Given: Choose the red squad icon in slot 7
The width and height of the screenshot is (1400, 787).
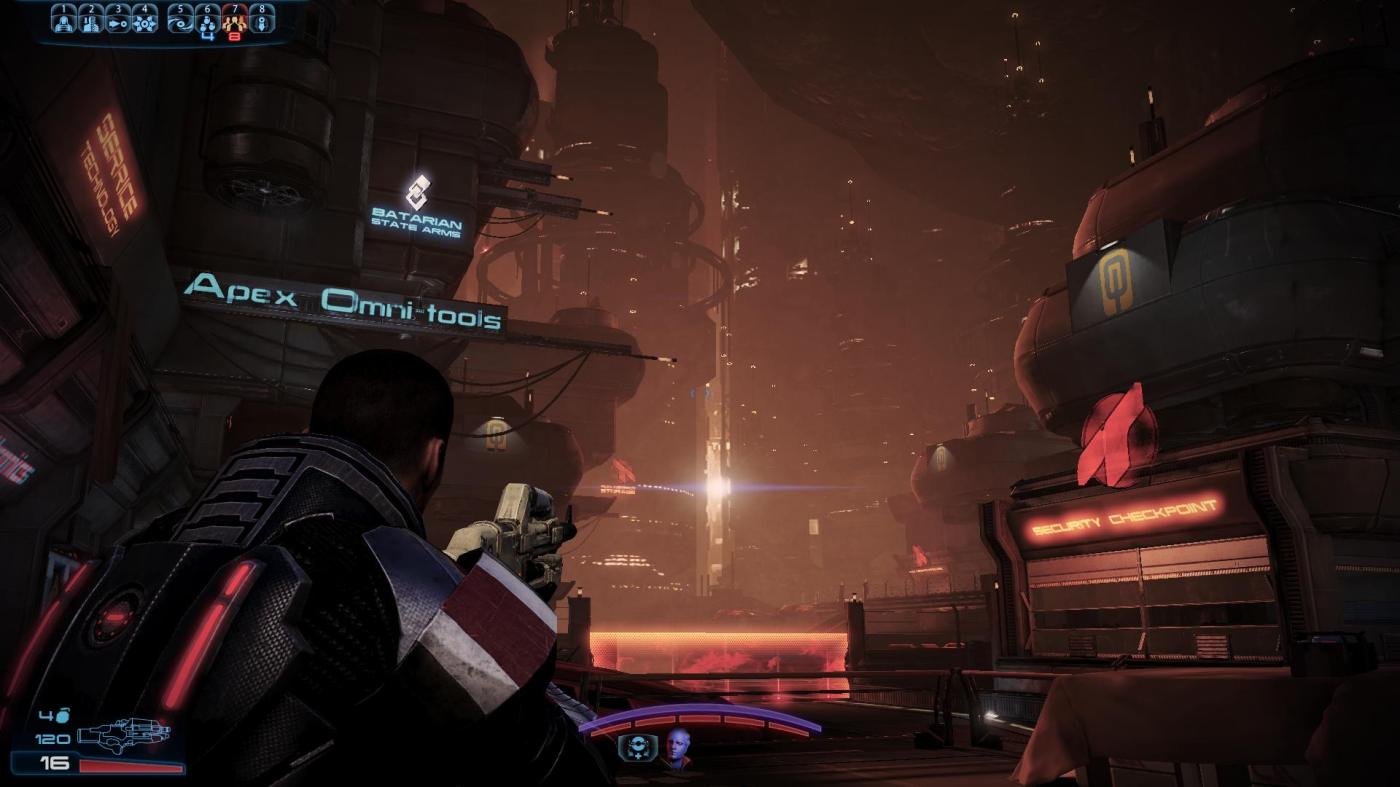Looking at the screenshot, I should [235, 21].
